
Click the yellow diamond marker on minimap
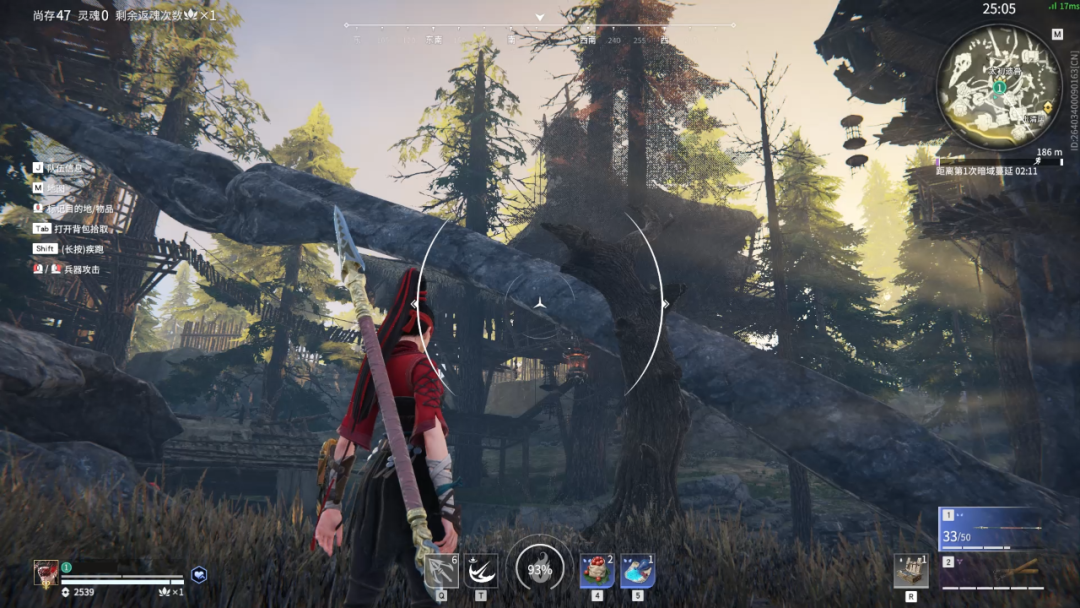1047,106
